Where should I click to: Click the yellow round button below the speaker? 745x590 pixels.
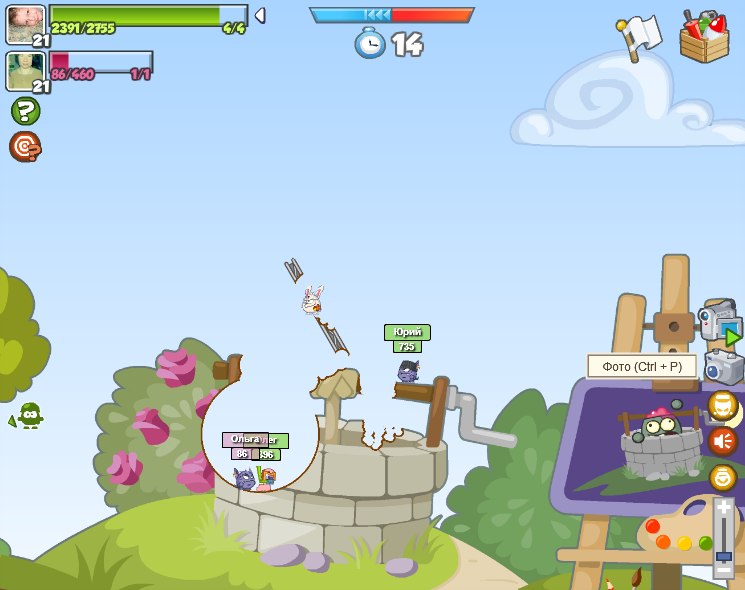coord(722,477)
